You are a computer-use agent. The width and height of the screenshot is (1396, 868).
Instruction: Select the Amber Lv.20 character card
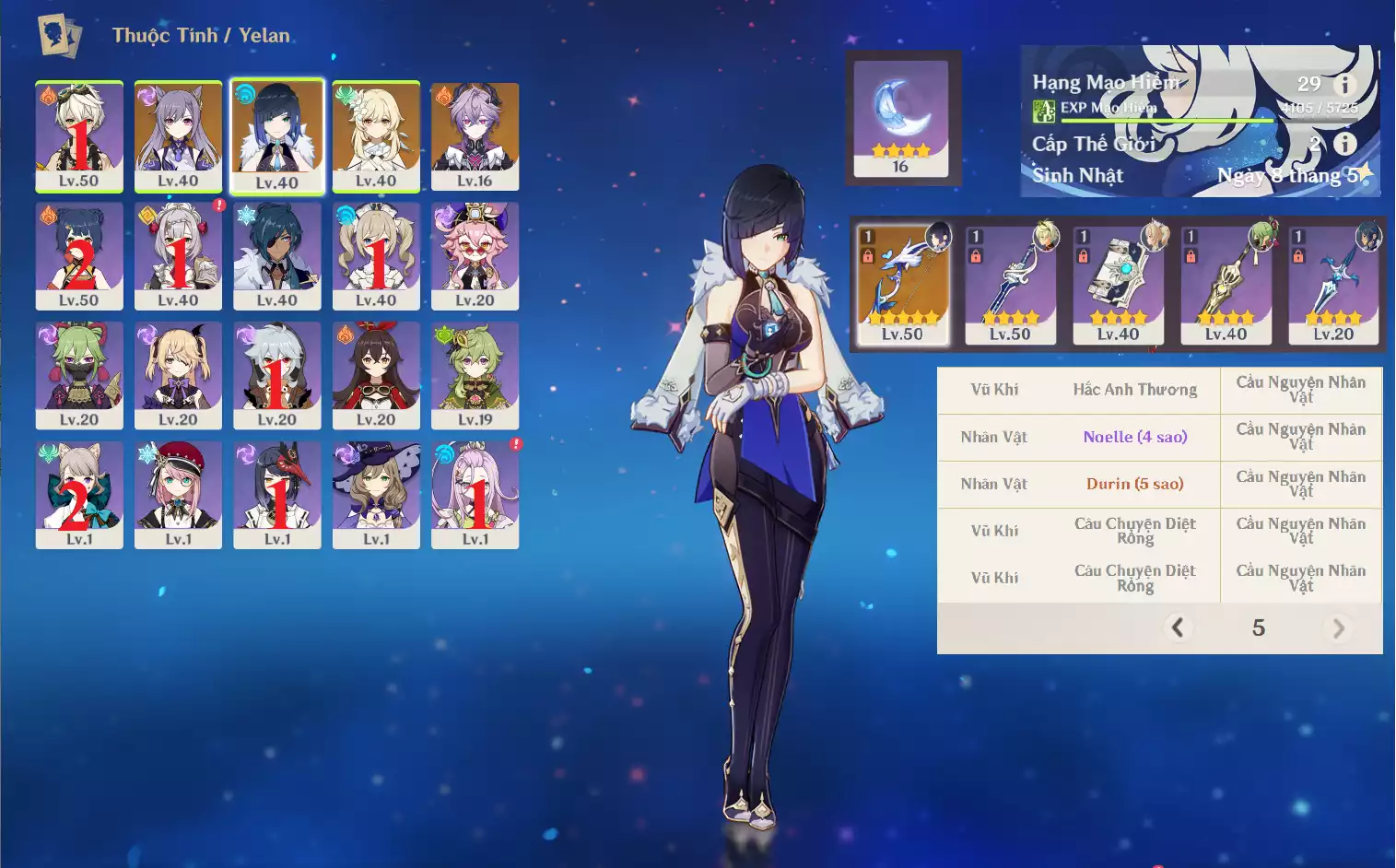tap(376, 375)
